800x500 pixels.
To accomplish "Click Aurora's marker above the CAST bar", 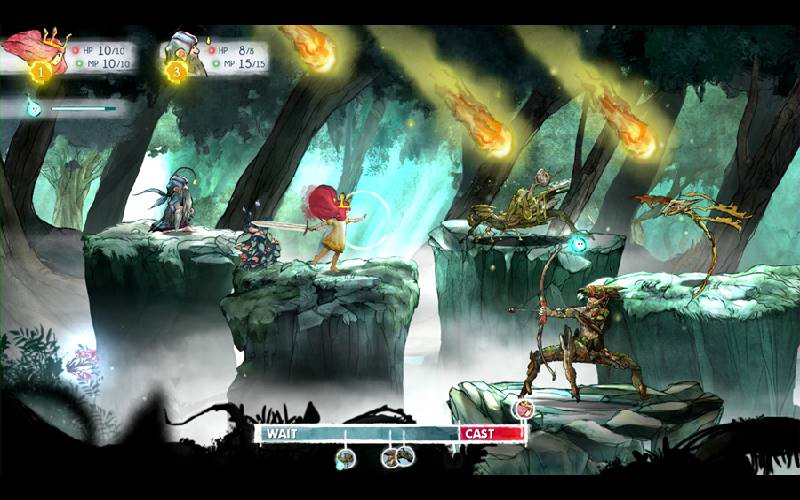I will pyautogui.click(x=522, y=408).
